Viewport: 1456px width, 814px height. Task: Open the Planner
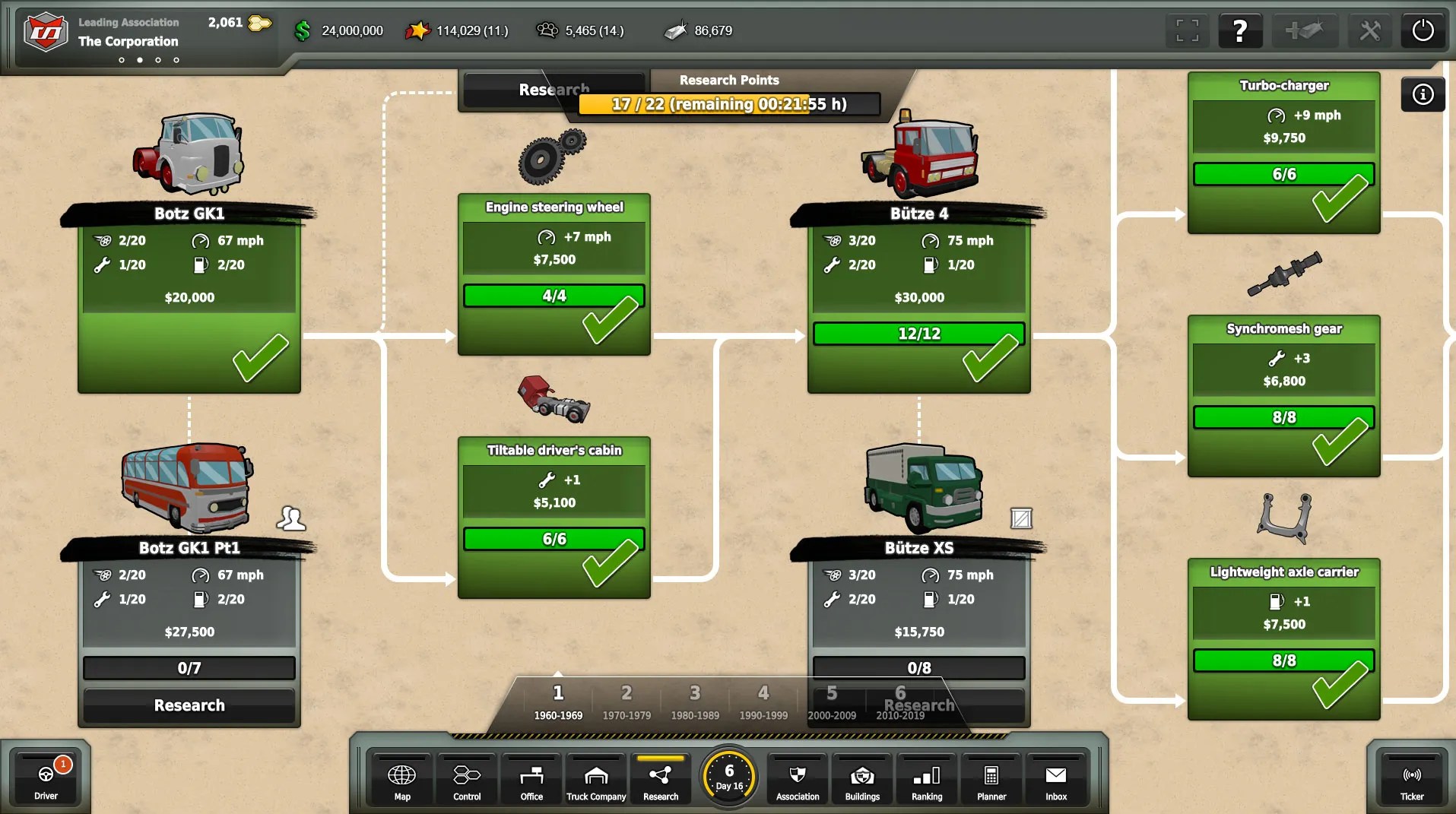(991, 778)
